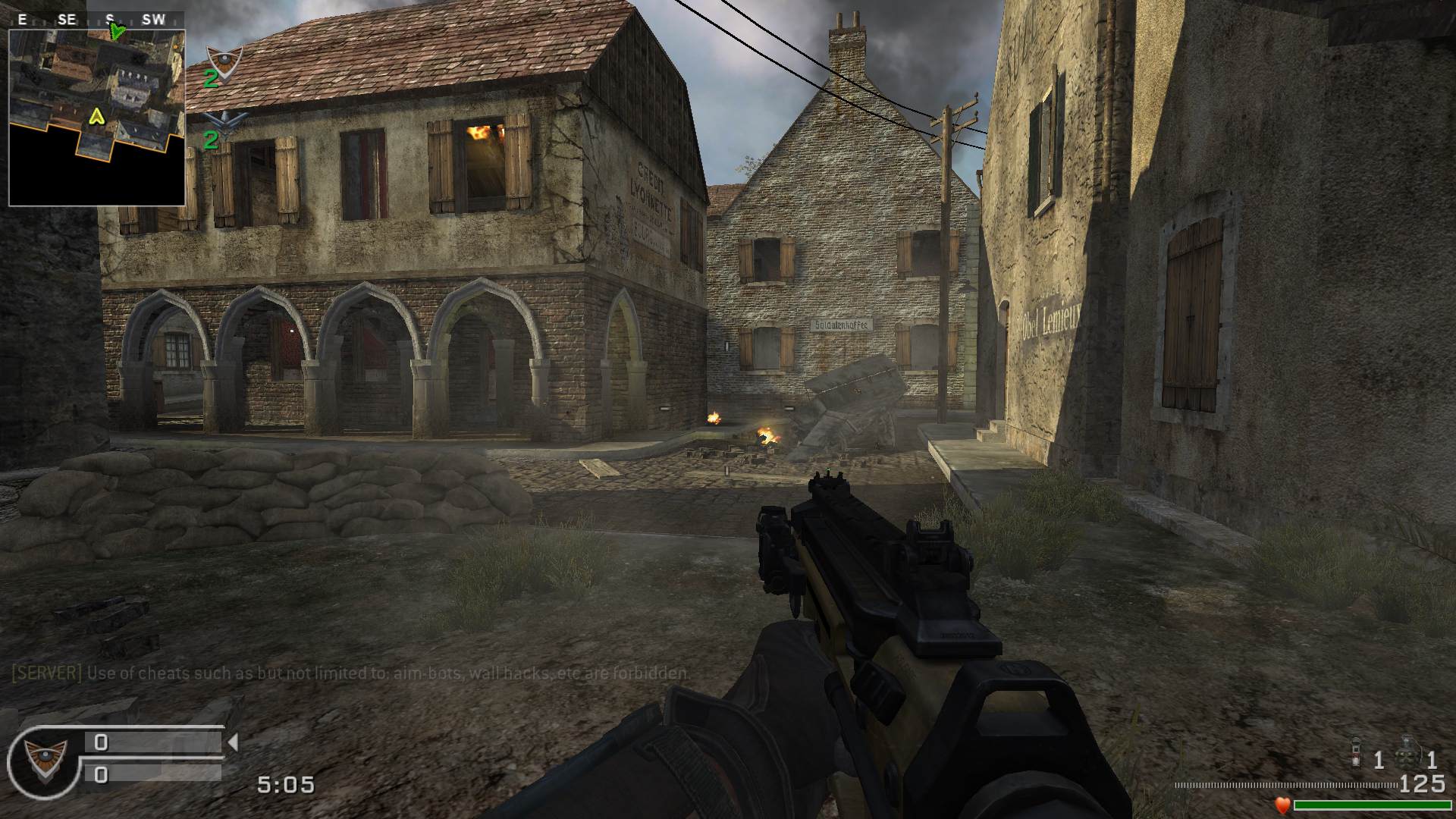The width and height of the screenshot is (1456, 819).
Task: Select the yellow player arrow on the minimap
Action: click(96, 116)
